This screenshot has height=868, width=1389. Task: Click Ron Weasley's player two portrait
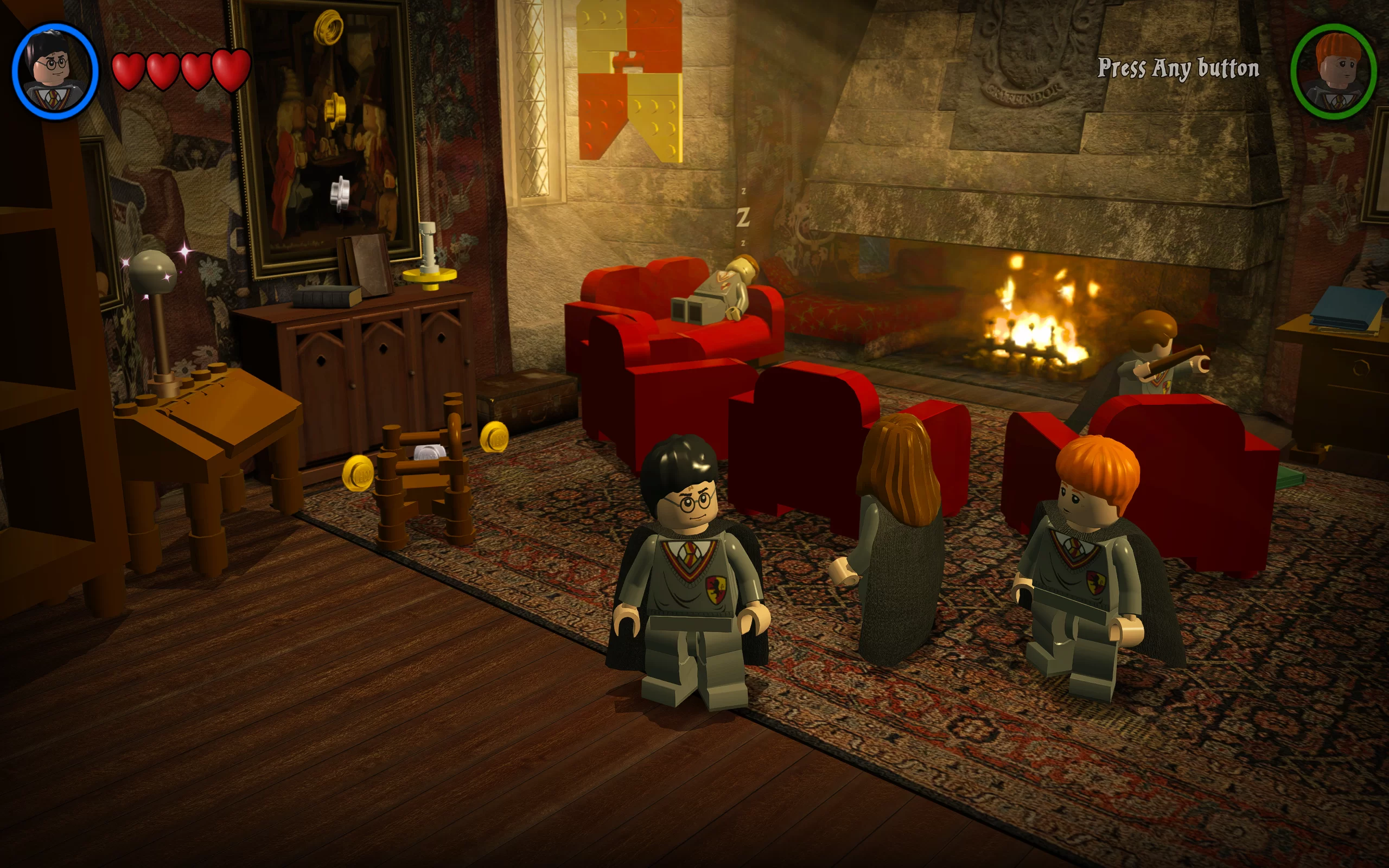coord(1333,72)
